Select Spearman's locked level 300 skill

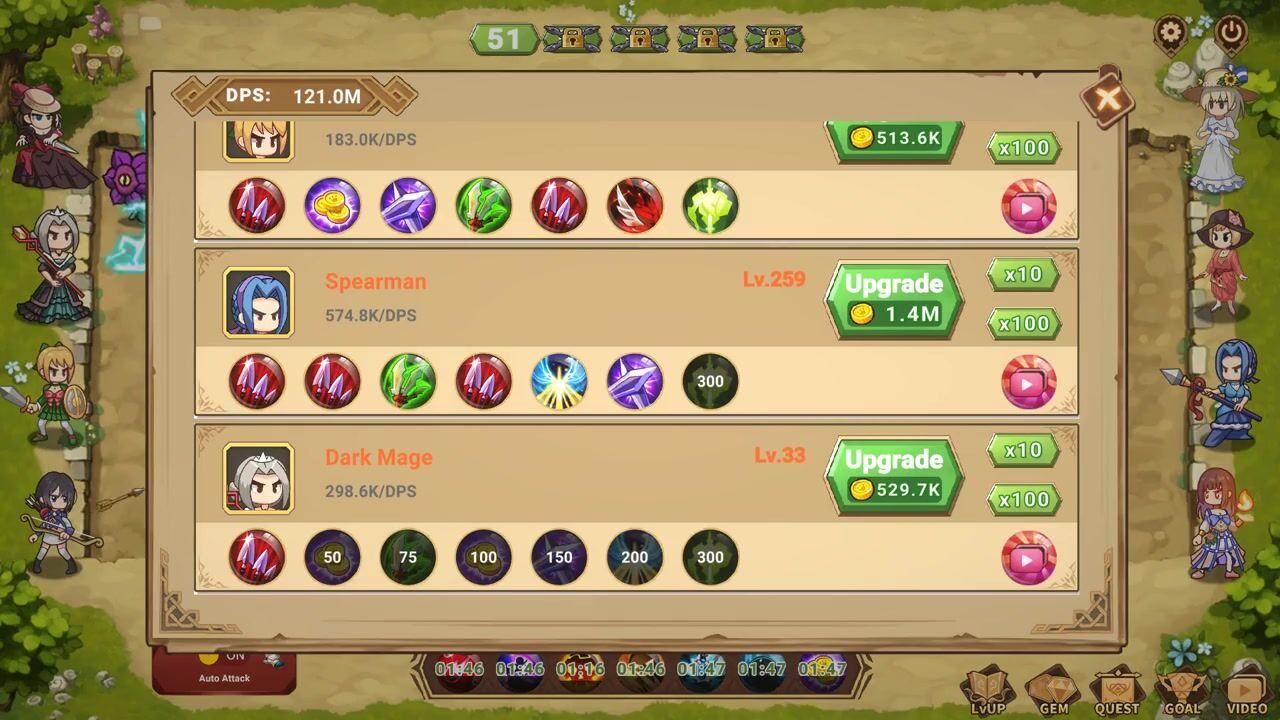point(710,382)
